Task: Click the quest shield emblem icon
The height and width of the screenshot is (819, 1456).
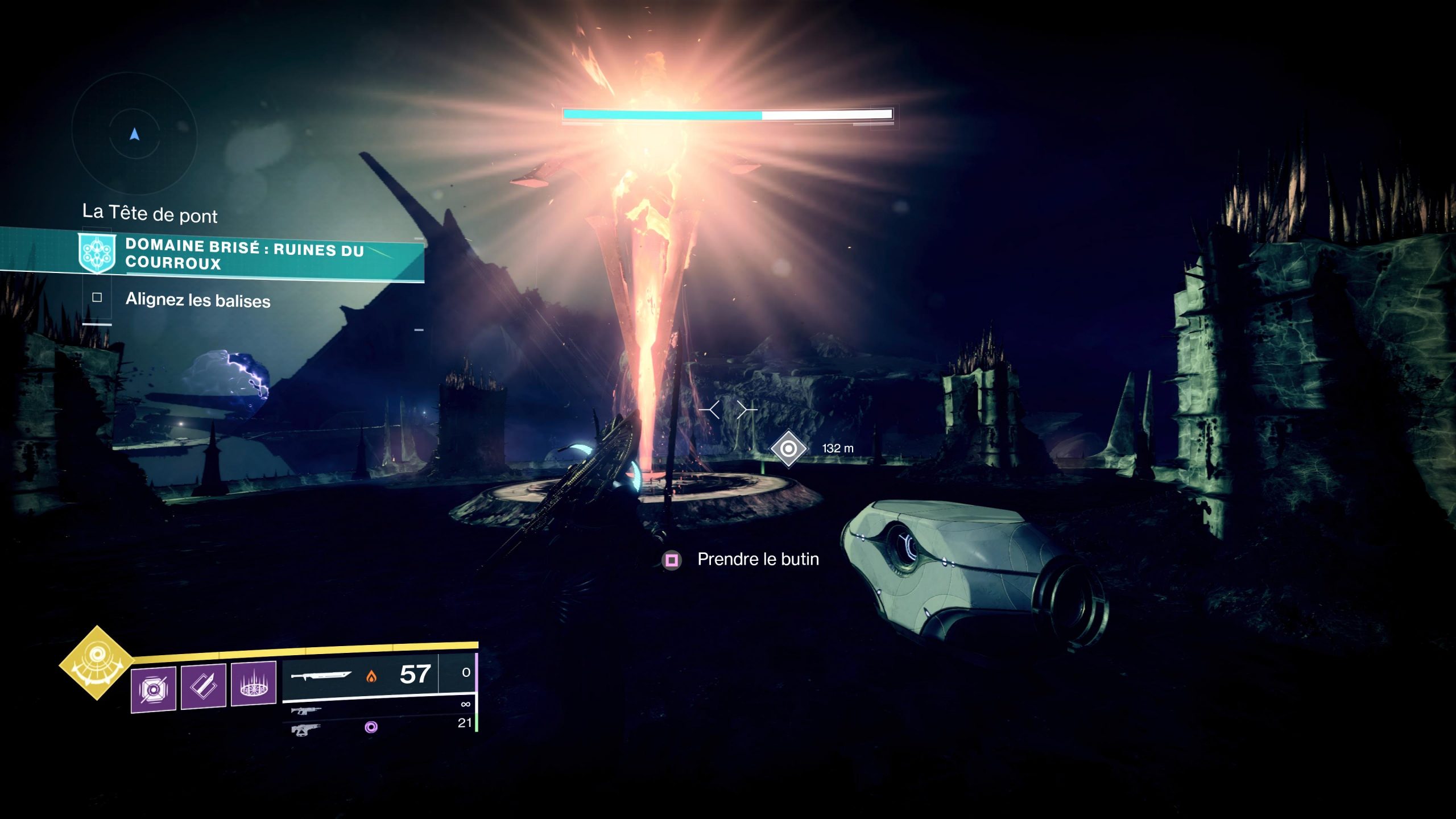Action: pos(97,254)
